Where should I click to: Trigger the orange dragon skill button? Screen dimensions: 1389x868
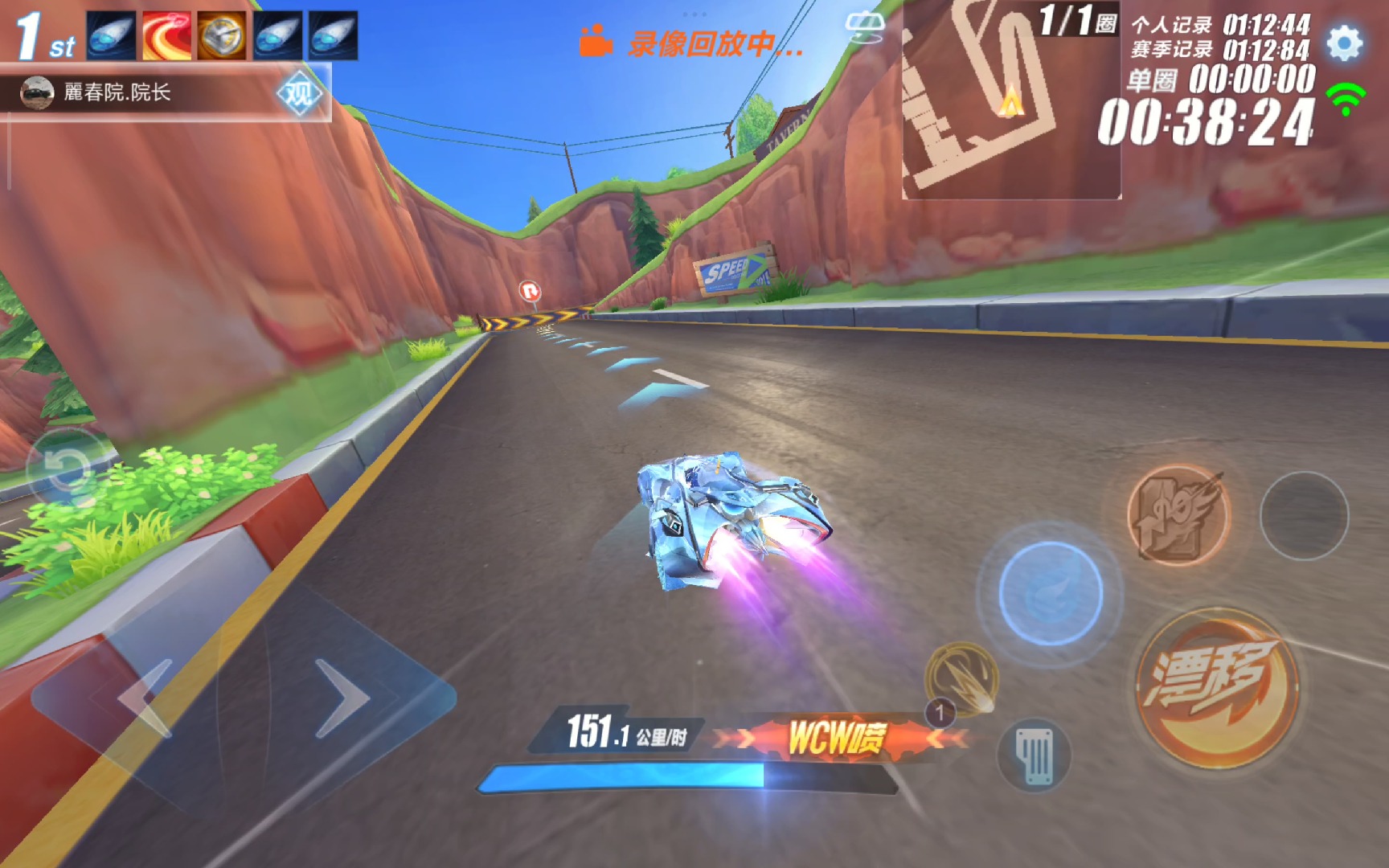click(1178, 514)
